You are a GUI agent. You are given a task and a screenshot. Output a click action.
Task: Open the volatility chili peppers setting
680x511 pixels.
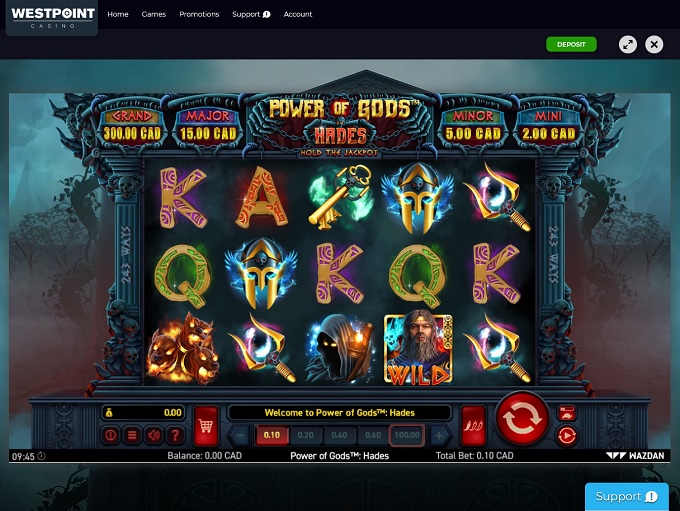tap(473, 425)
